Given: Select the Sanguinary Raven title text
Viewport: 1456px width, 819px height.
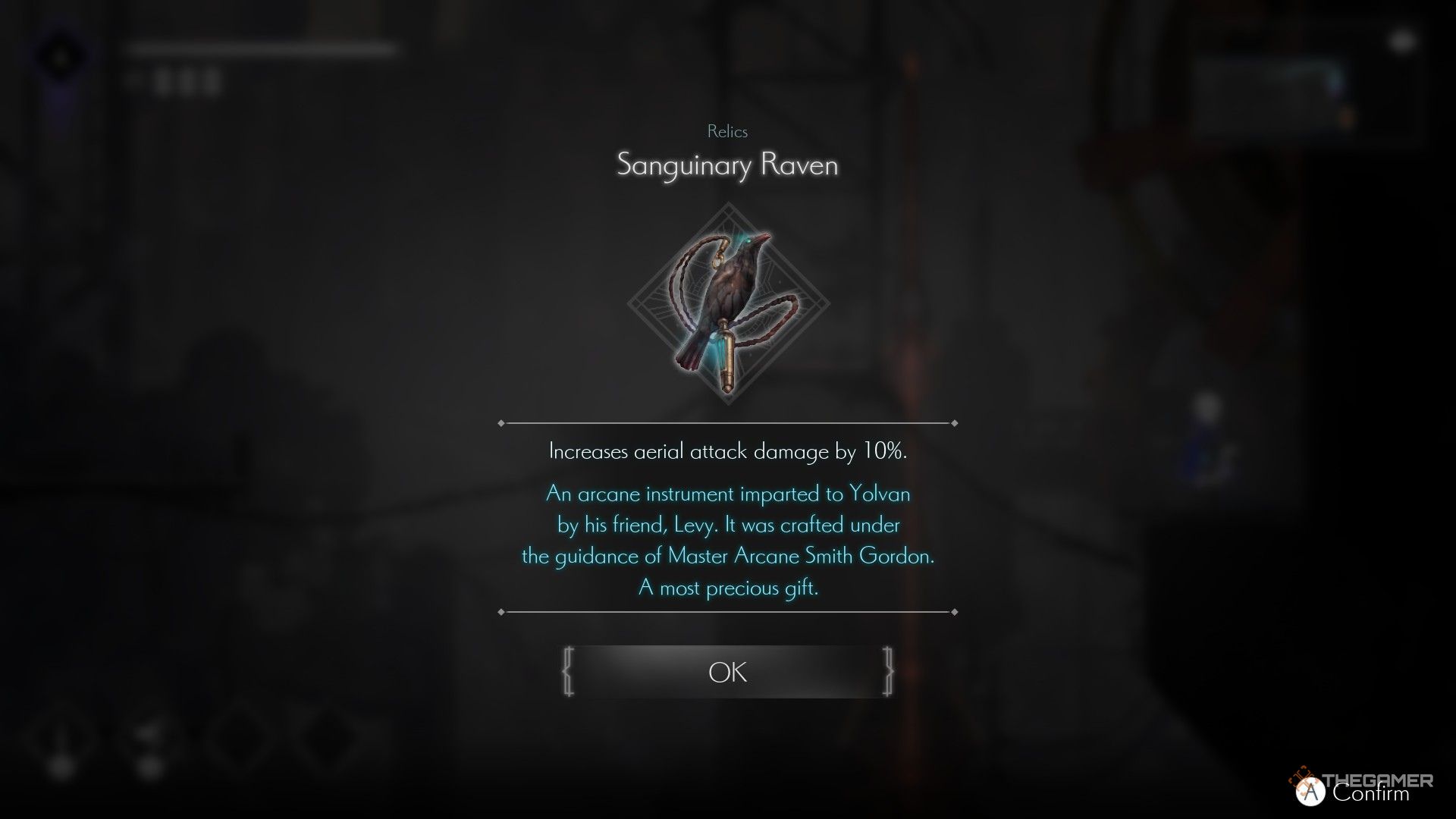Looking at the screenshot, I should (727, 165).
